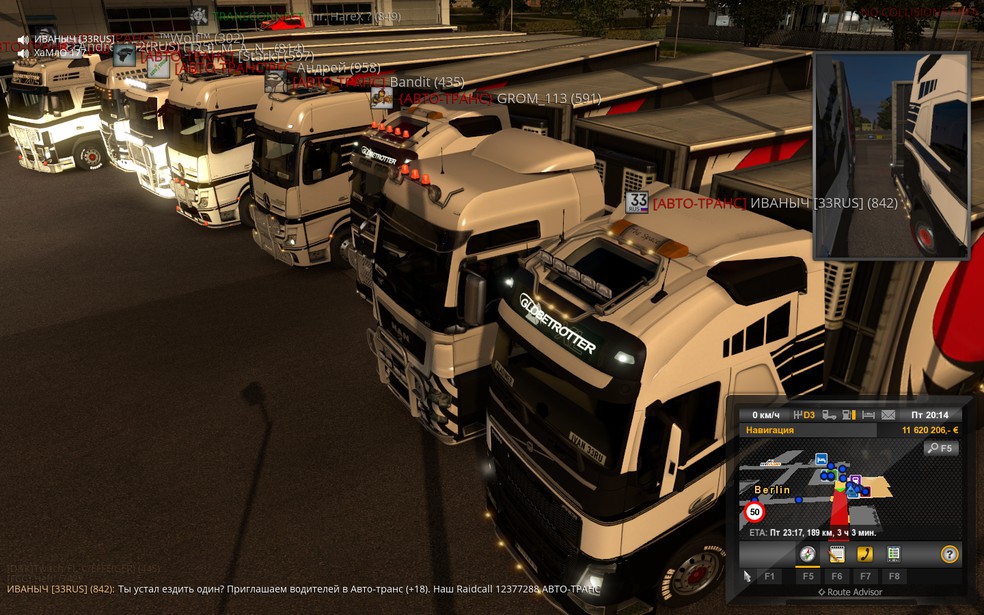
Task: Open the question mark help button
Action: 949,554
